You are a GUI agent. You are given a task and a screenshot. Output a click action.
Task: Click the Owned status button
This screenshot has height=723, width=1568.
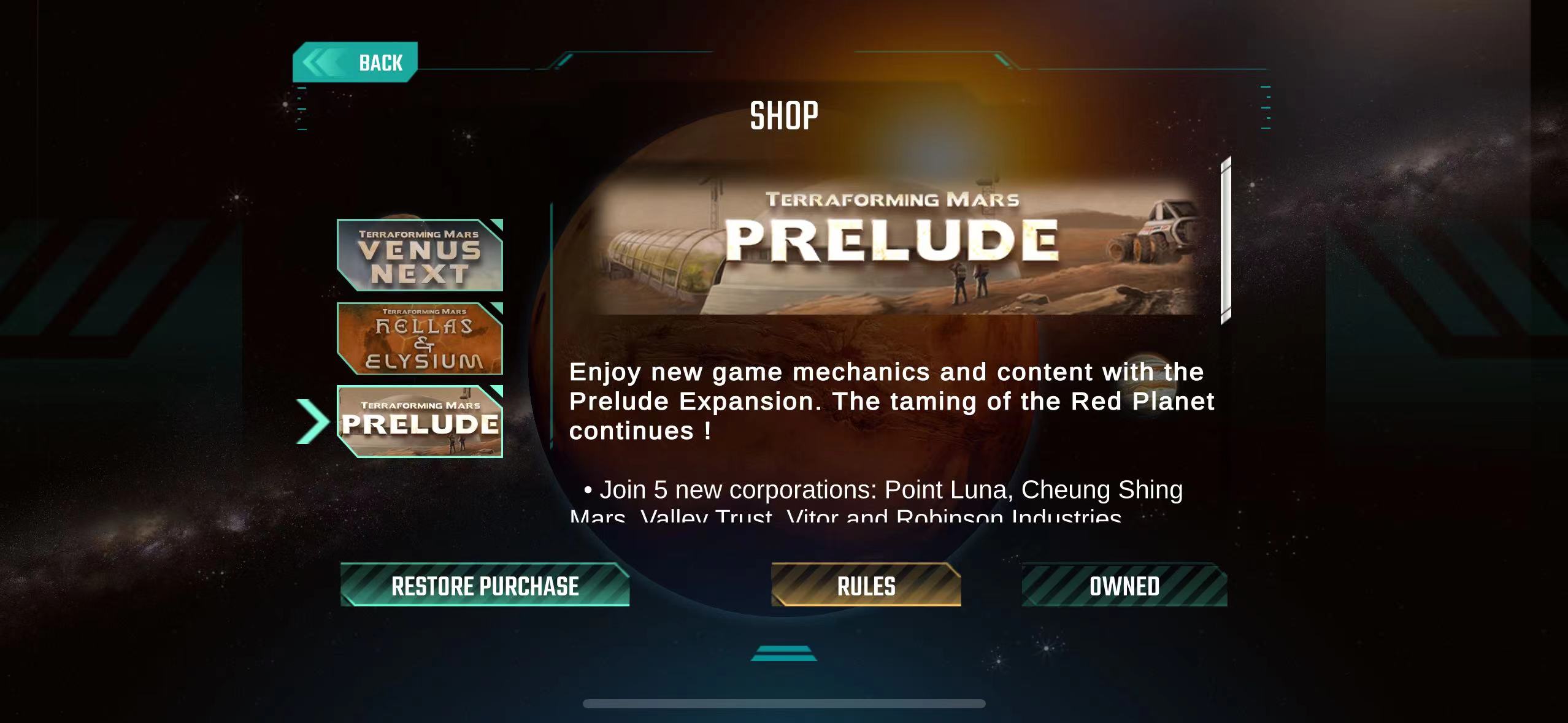[x=1124, y=586]
